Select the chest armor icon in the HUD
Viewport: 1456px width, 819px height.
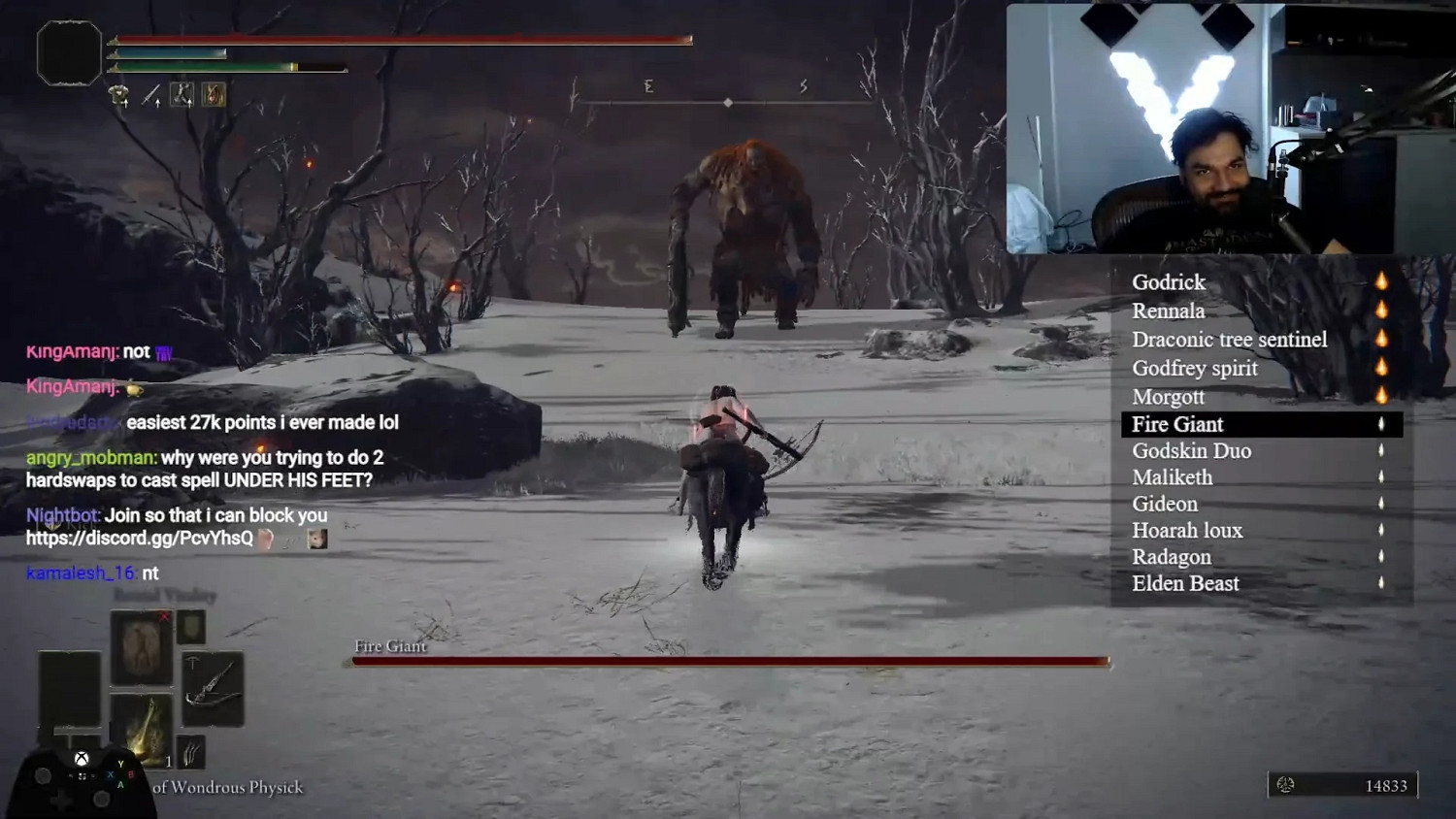click(117, 93)
